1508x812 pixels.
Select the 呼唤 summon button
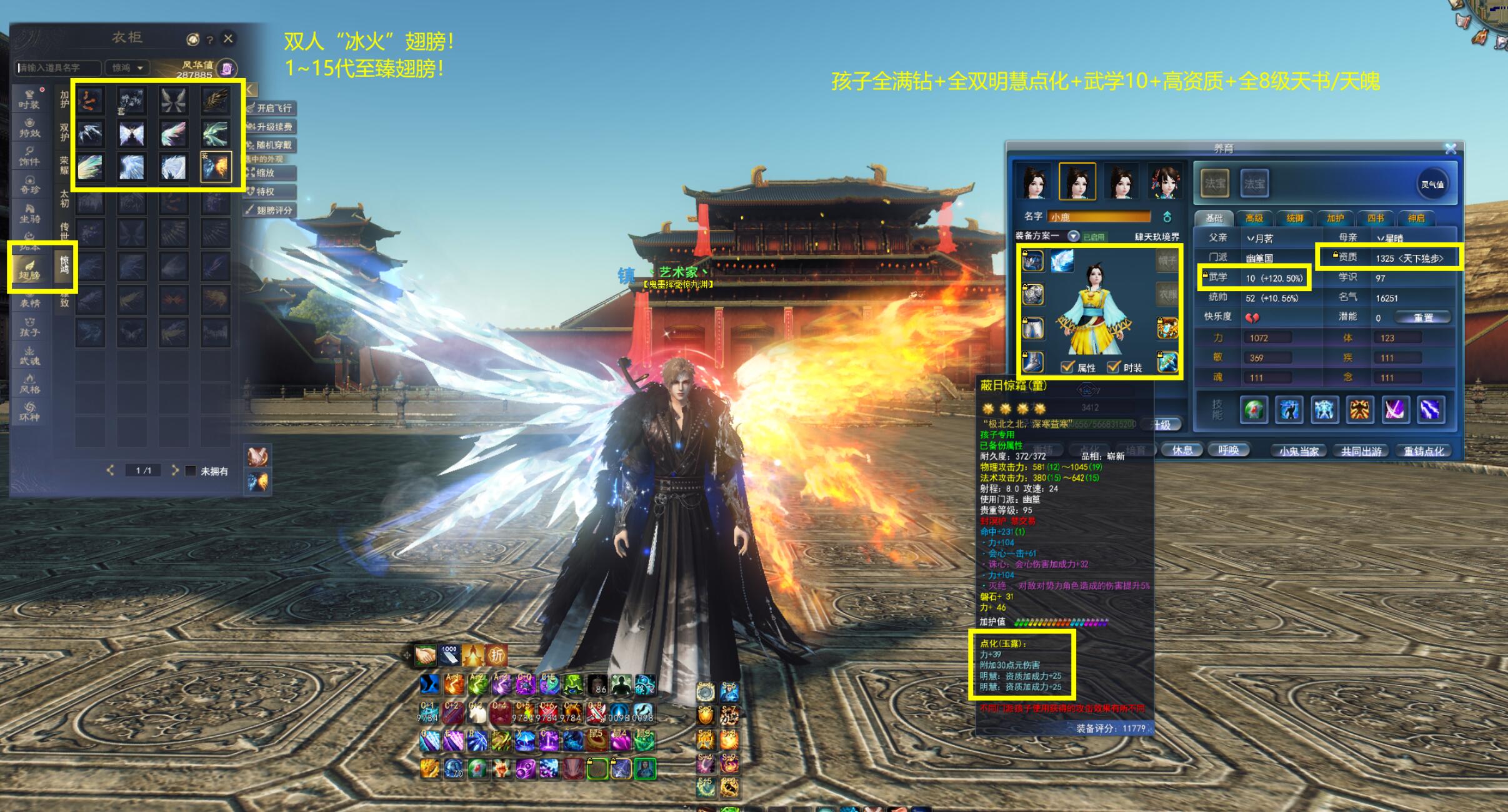(1228, 450)
